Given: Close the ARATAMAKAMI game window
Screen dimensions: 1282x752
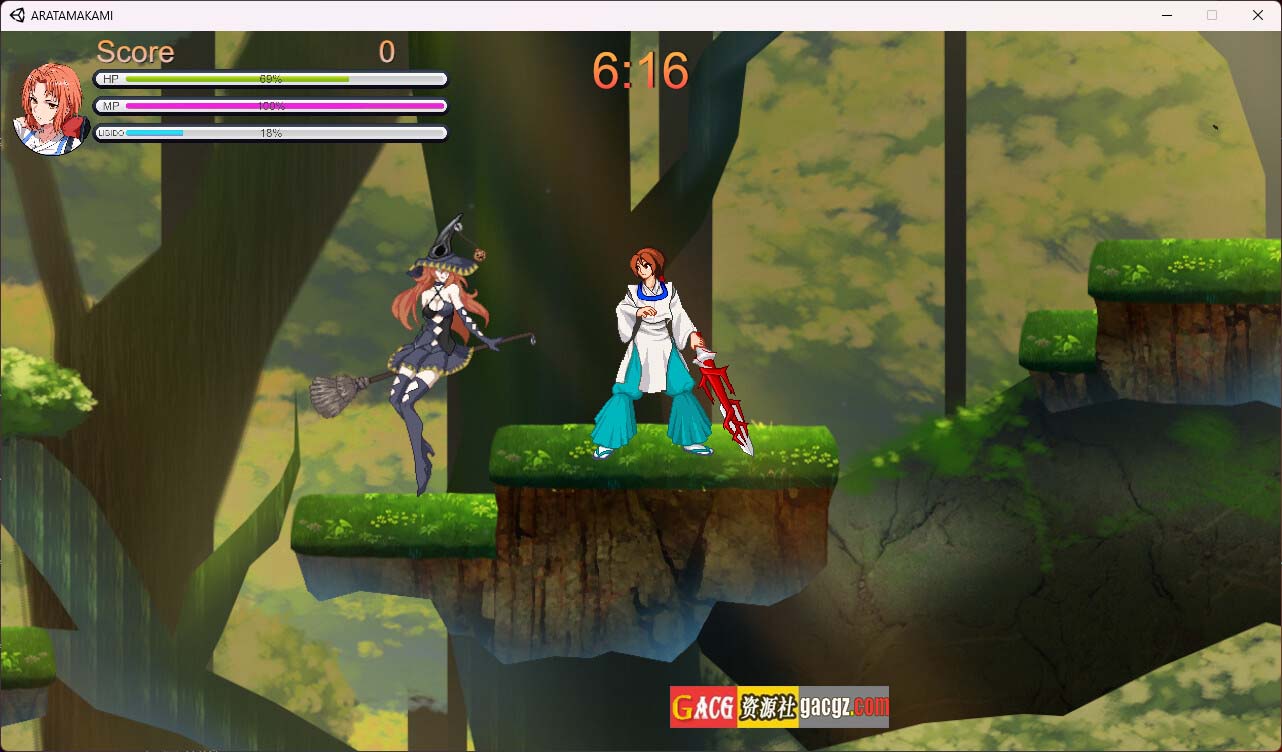Looking at the screenshot, I should tap(1258, 15).
